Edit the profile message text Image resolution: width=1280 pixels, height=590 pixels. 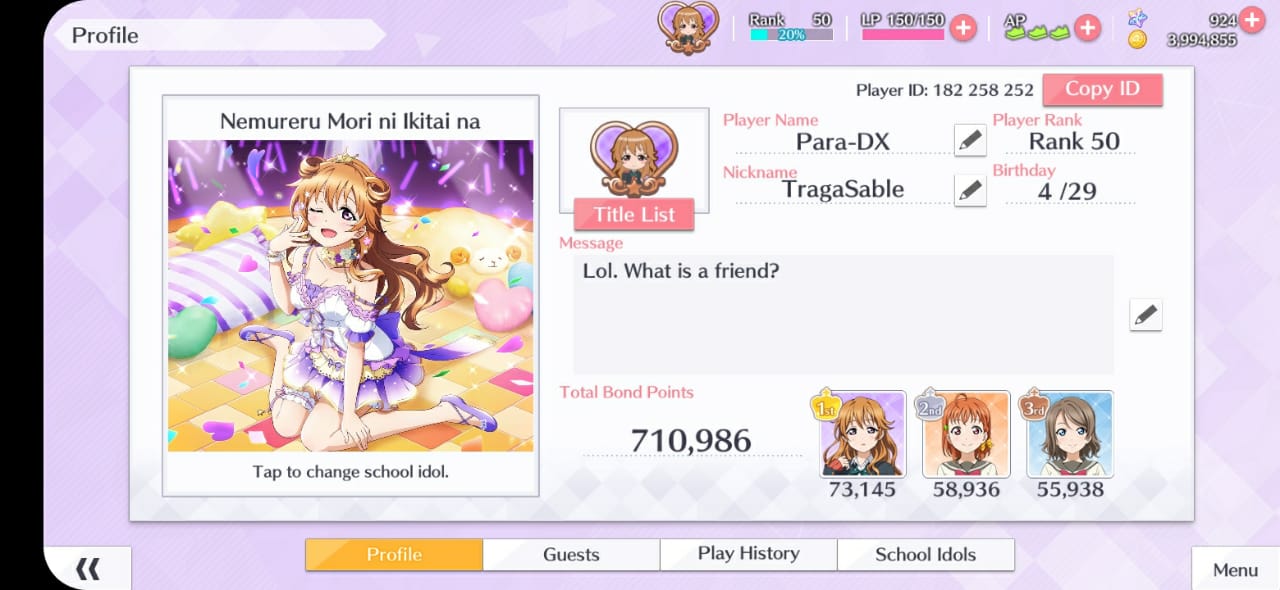[x=1145, y=315]
